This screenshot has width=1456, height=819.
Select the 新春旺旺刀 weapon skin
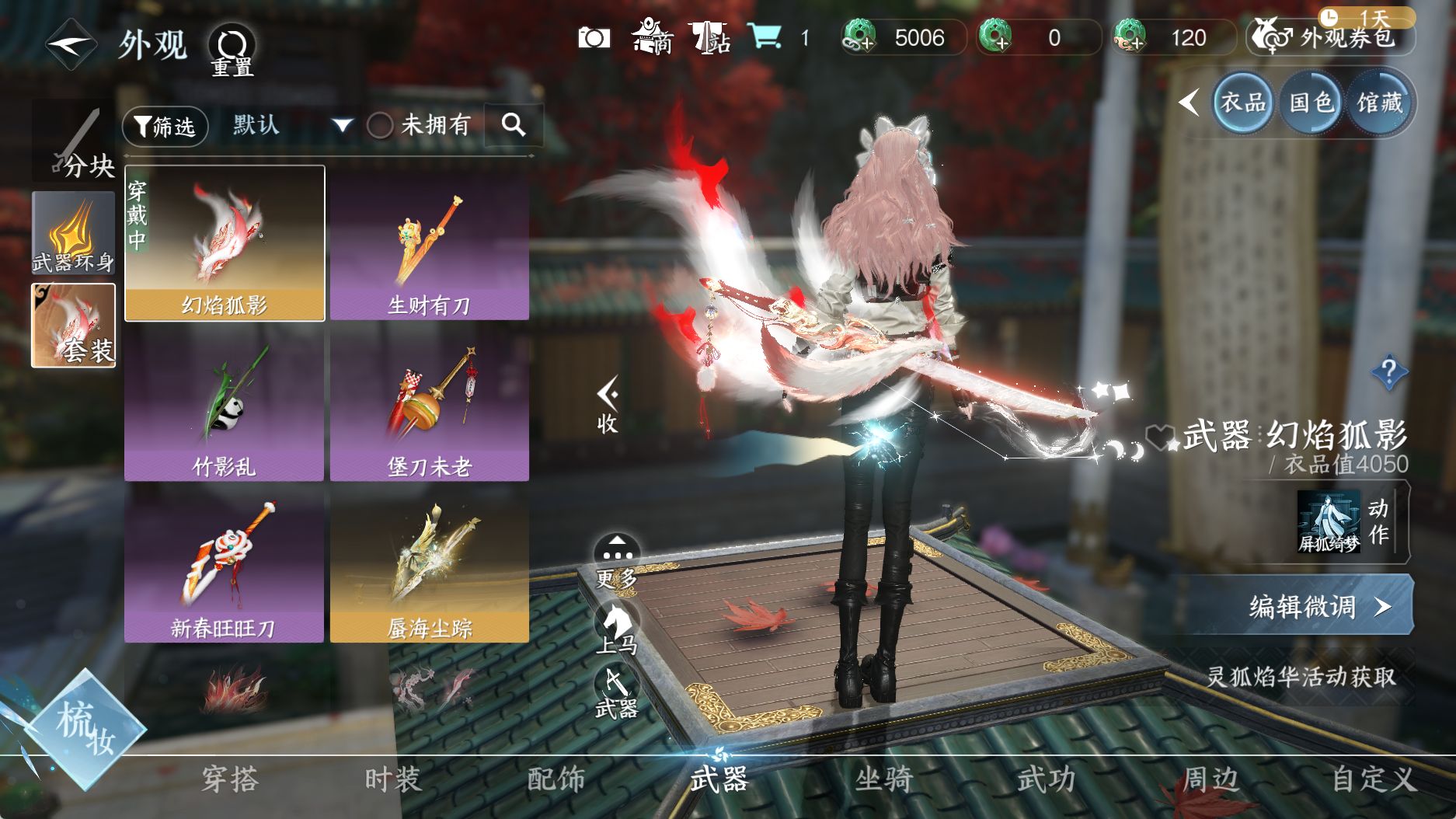[224, 565]
